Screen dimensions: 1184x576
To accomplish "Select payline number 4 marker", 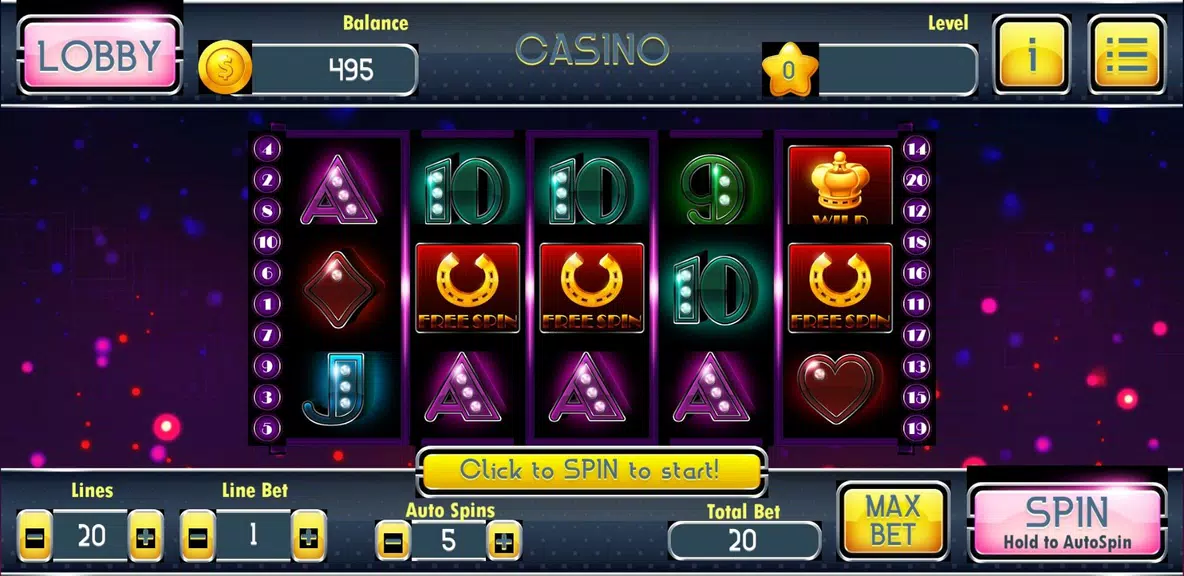I will coord(268,149).
